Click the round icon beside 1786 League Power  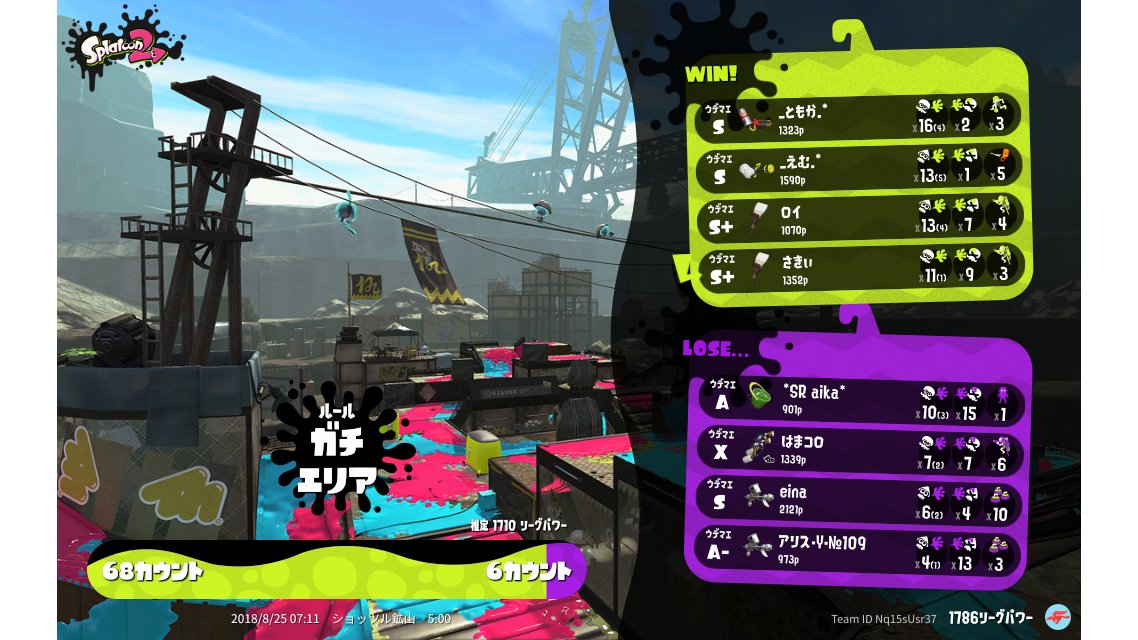click(1056, 617)
